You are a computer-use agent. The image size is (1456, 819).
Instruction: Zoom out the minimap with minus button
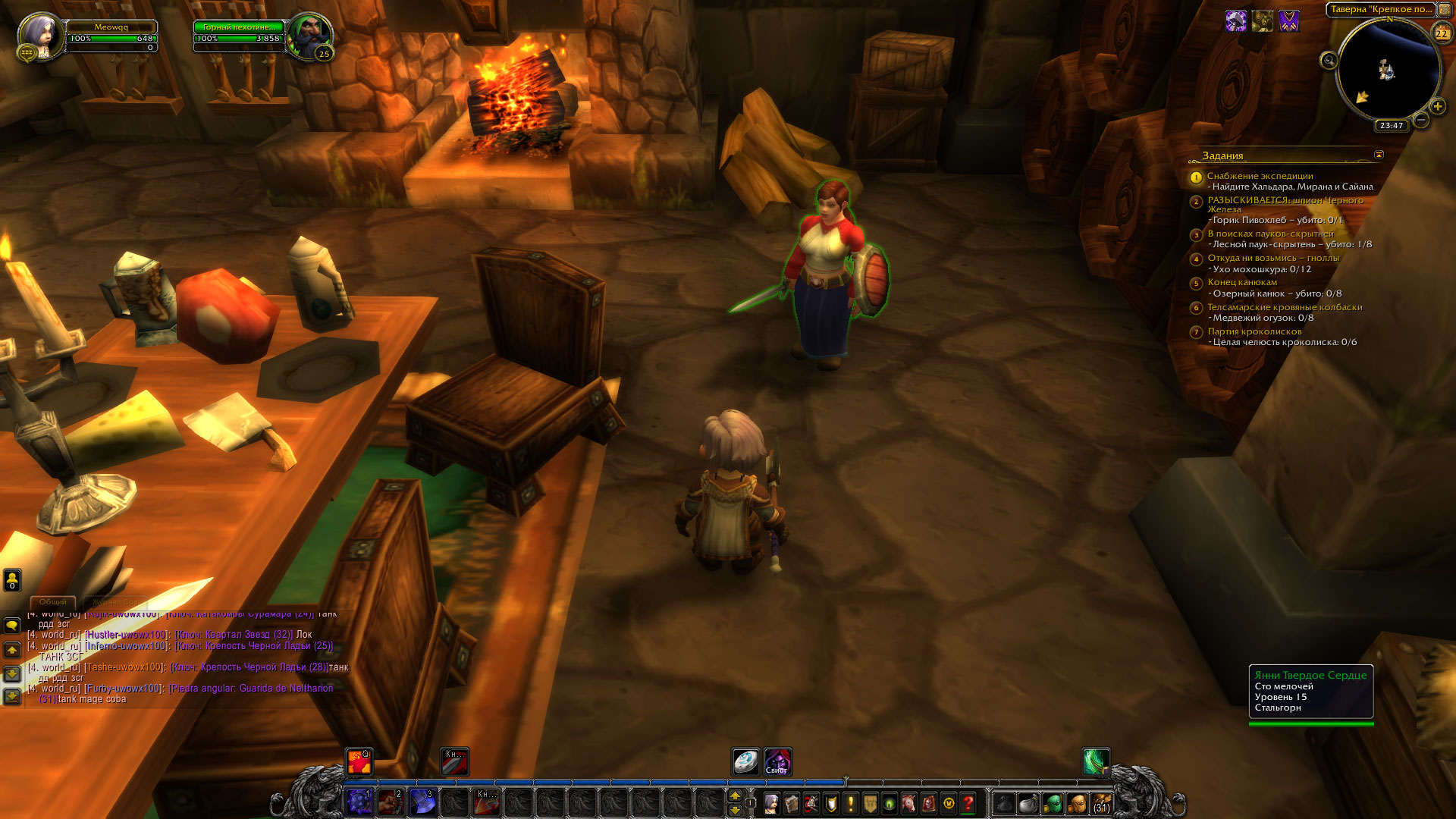point(1421,120)
